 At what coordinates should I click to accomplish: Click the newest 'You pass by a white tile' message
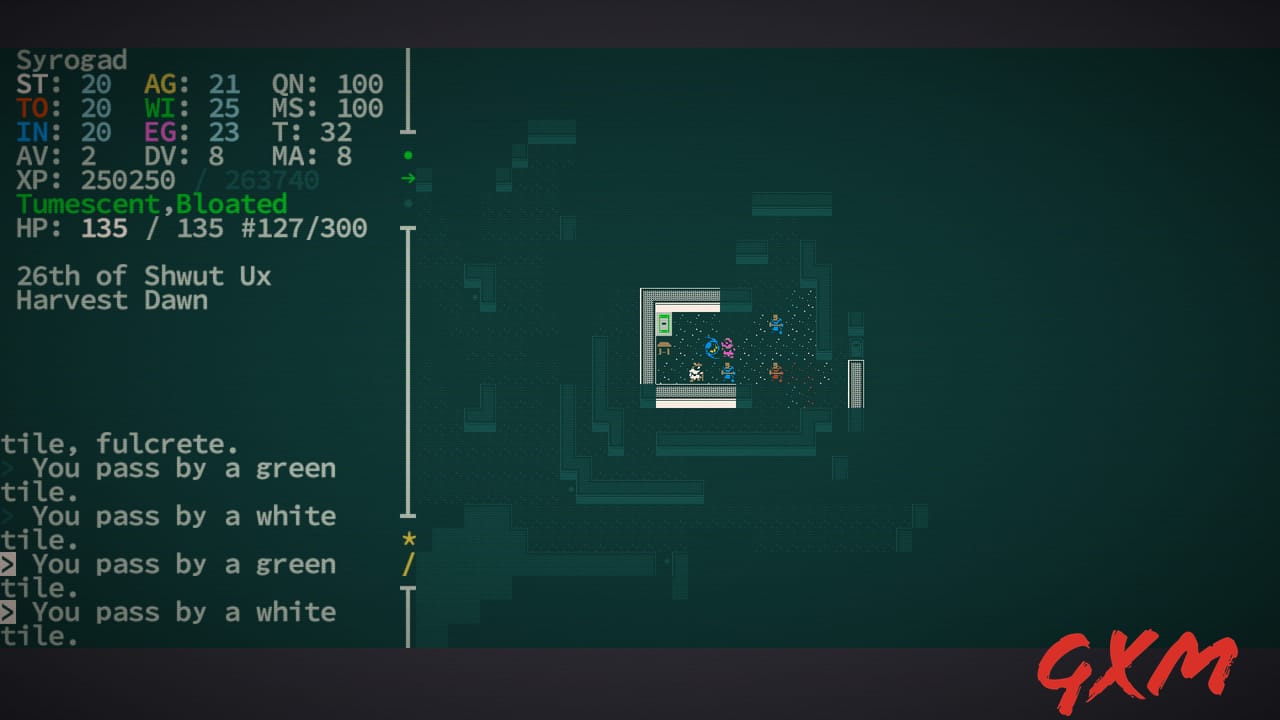pos(183,611)
